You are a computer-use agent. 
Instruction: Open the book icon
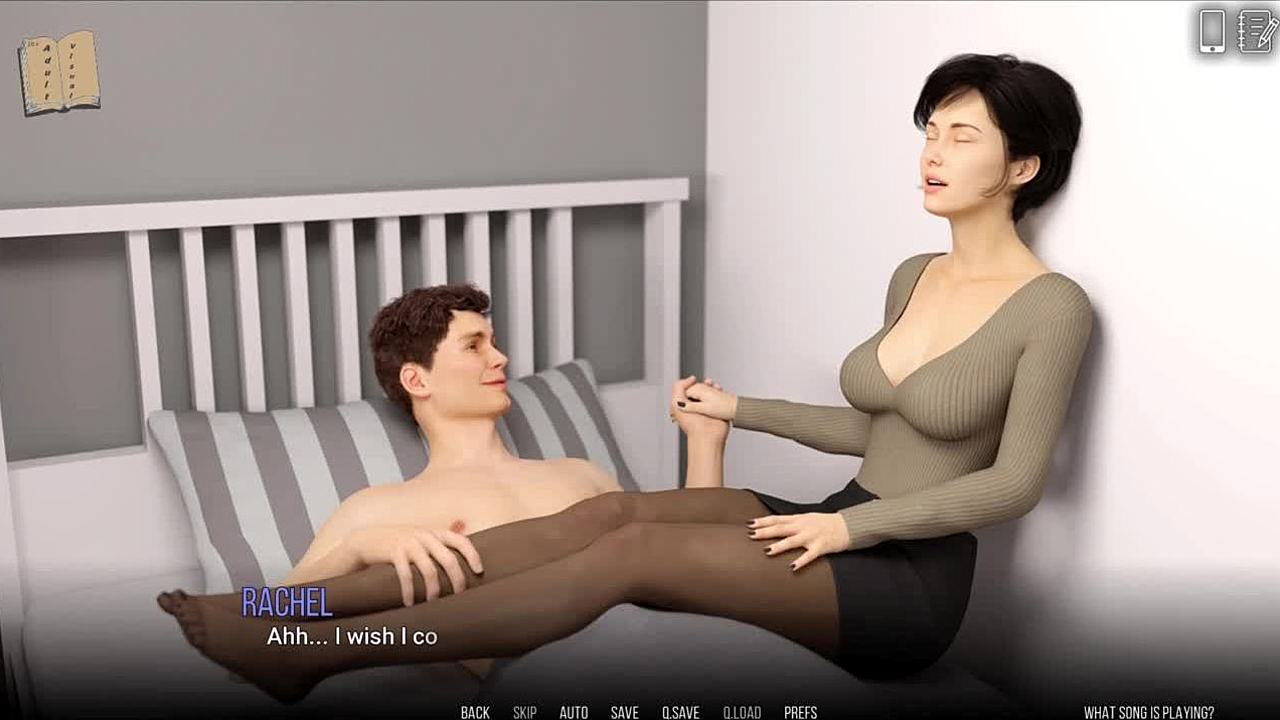point(59,72)
